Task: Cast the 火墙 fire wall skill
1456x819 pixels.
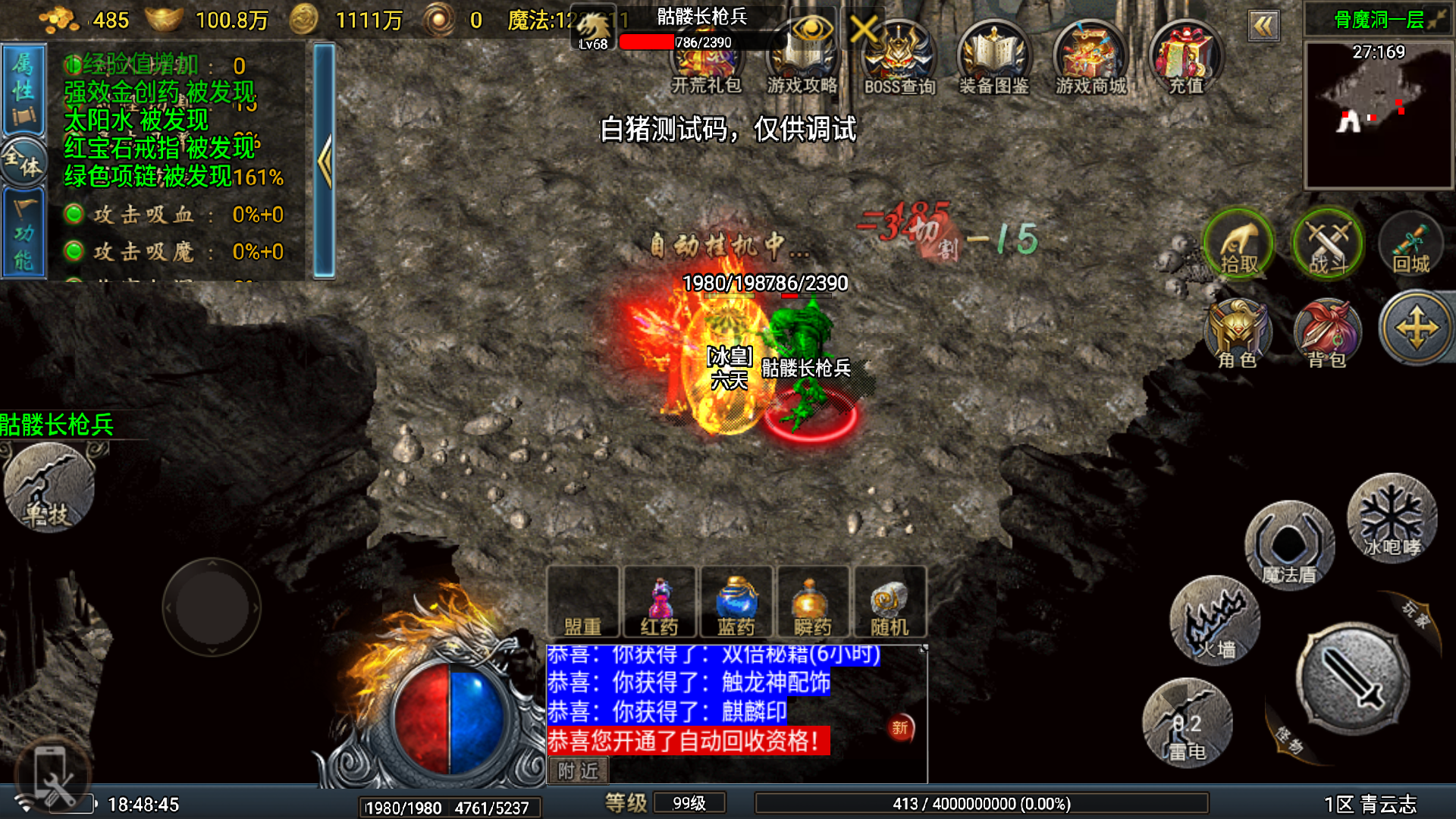Action: pyautogui.click(x=1215, y=622)
